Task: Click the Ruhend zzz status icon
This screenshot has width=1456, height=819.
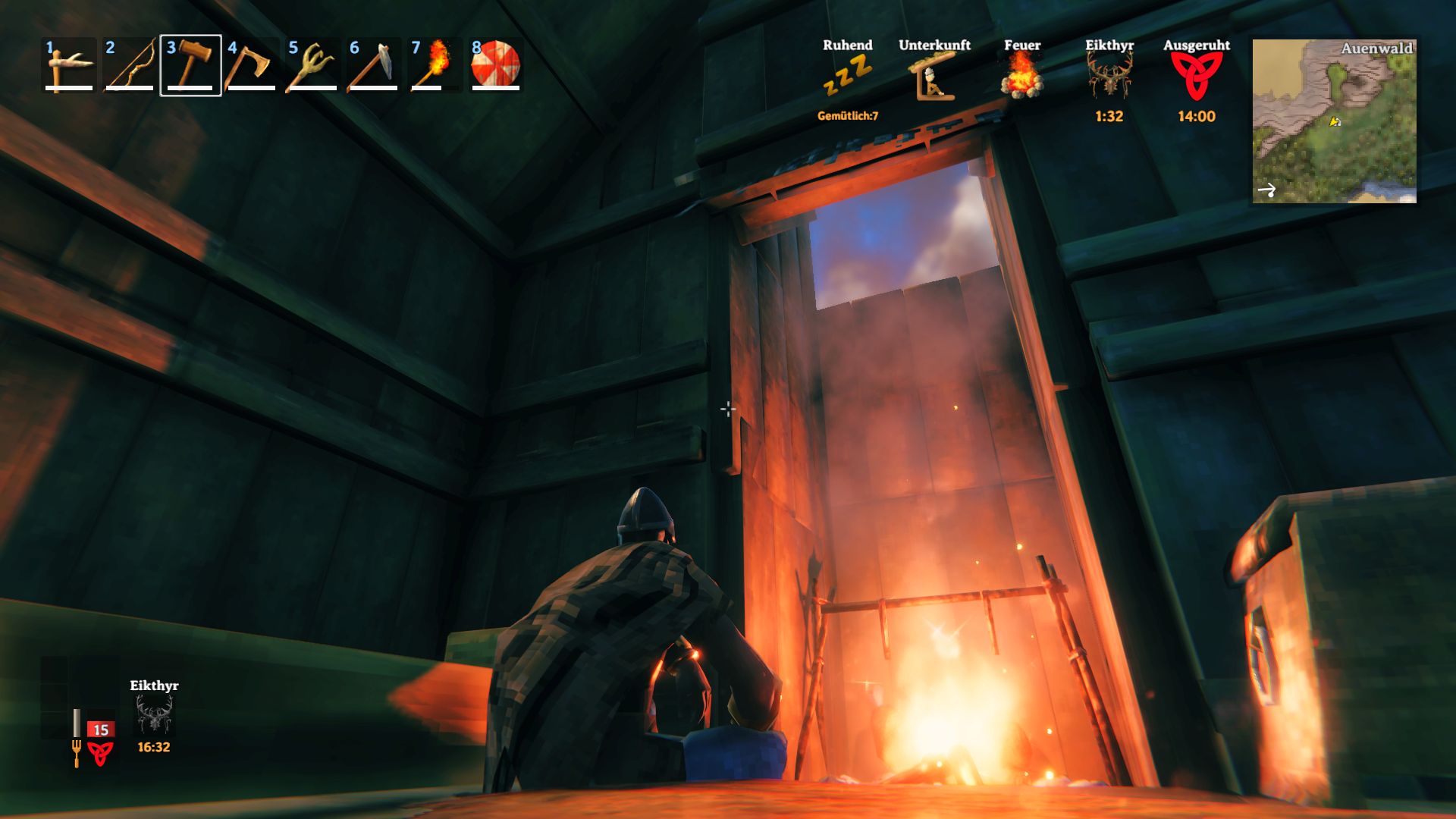Action: (847, 76)
